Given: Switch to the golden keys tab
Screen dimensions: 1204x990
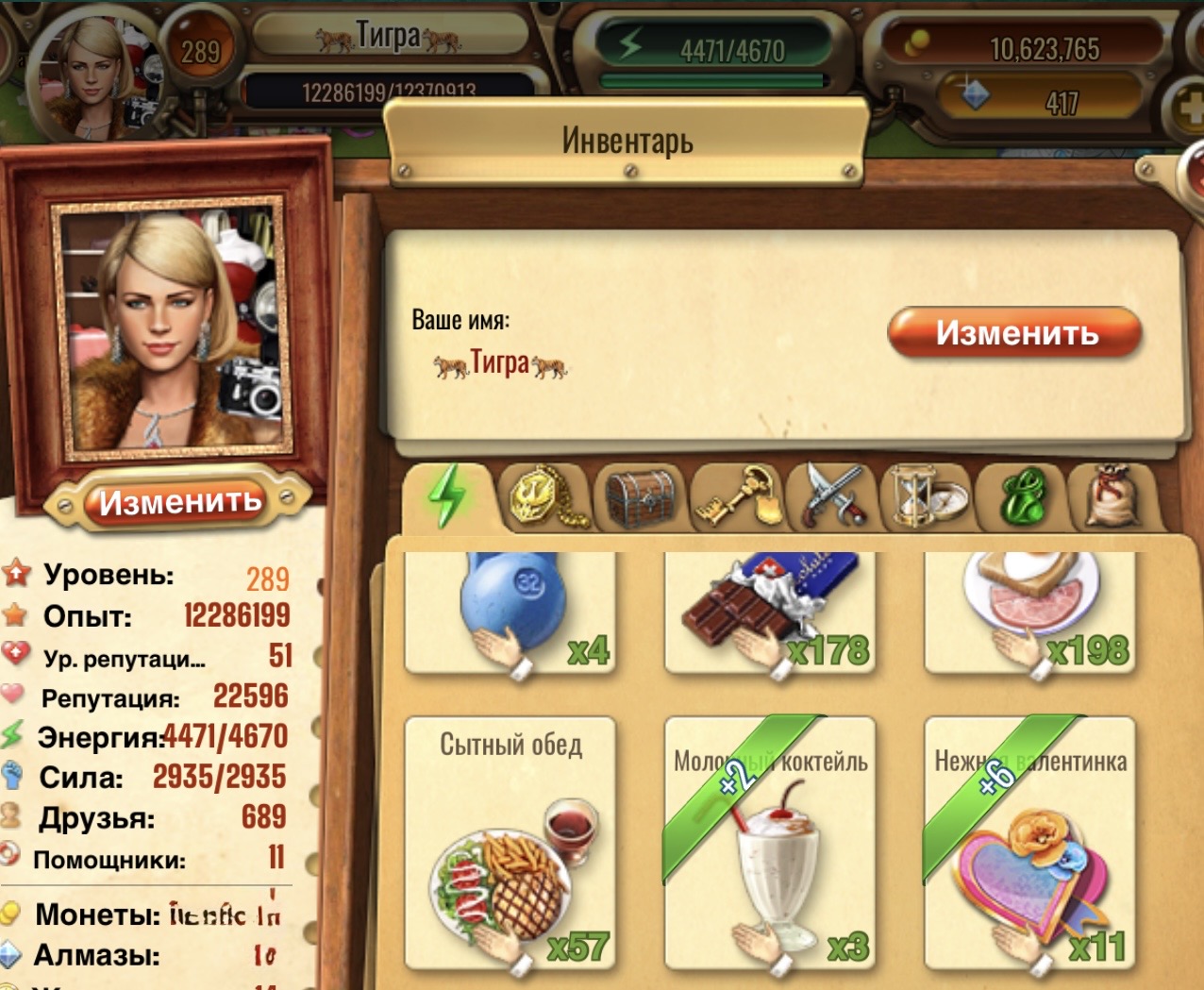Looking at the screenshot, I should coord(737,496).
